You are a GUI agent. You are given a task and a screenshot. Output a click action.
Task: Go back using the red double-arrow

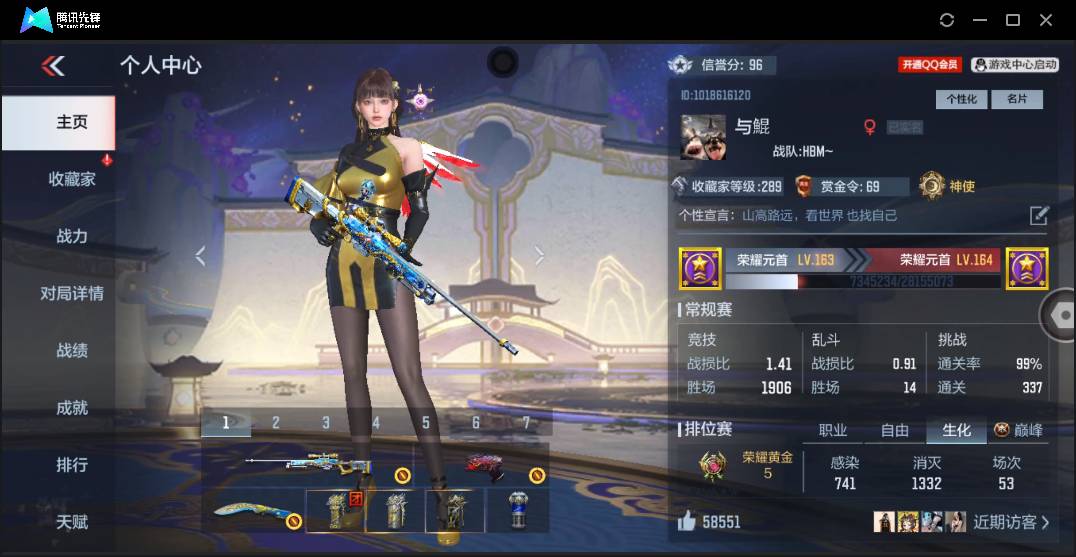(x=53, y=66)
